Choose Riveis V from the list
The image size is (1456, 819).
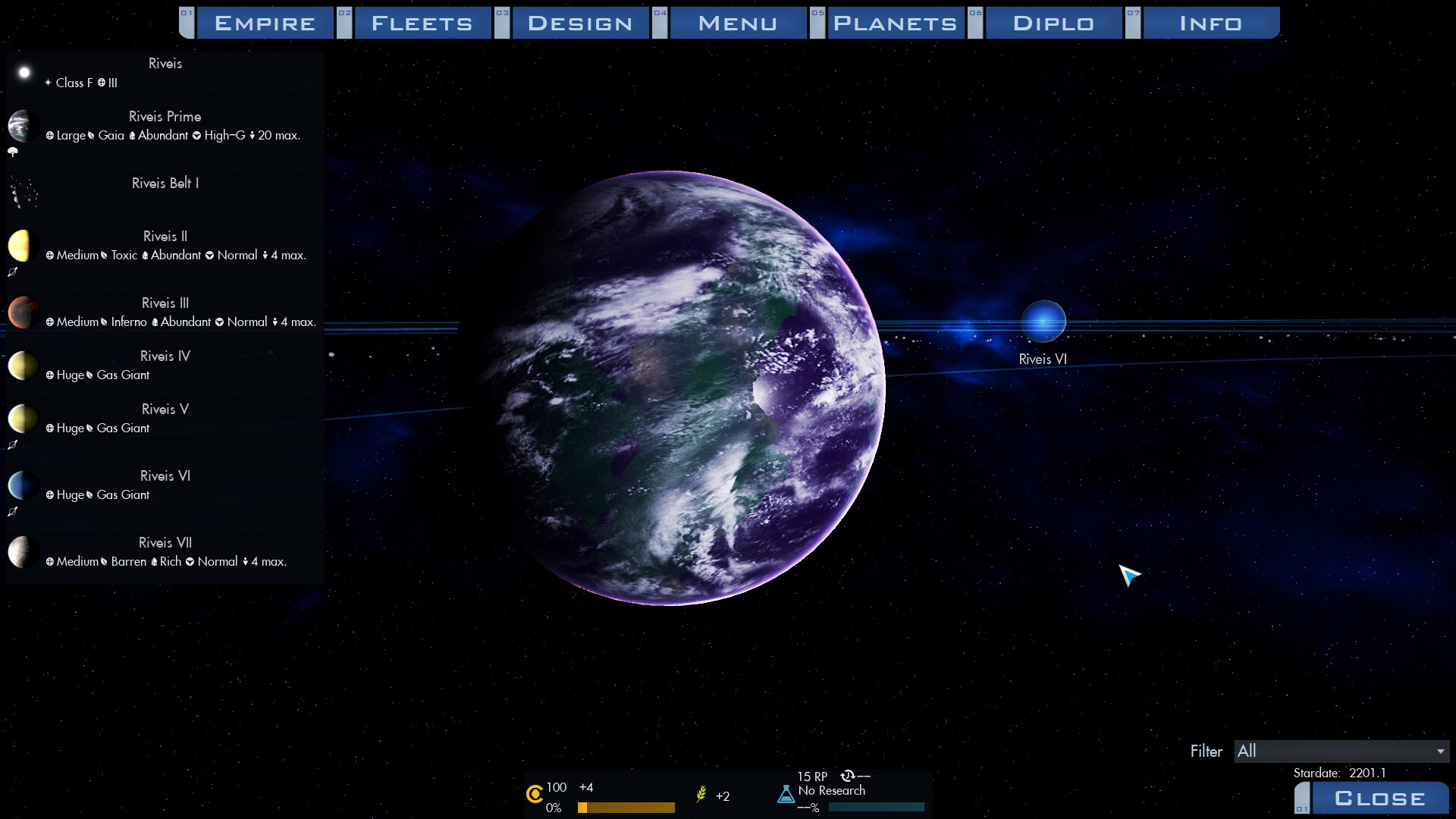coord(165,419)
